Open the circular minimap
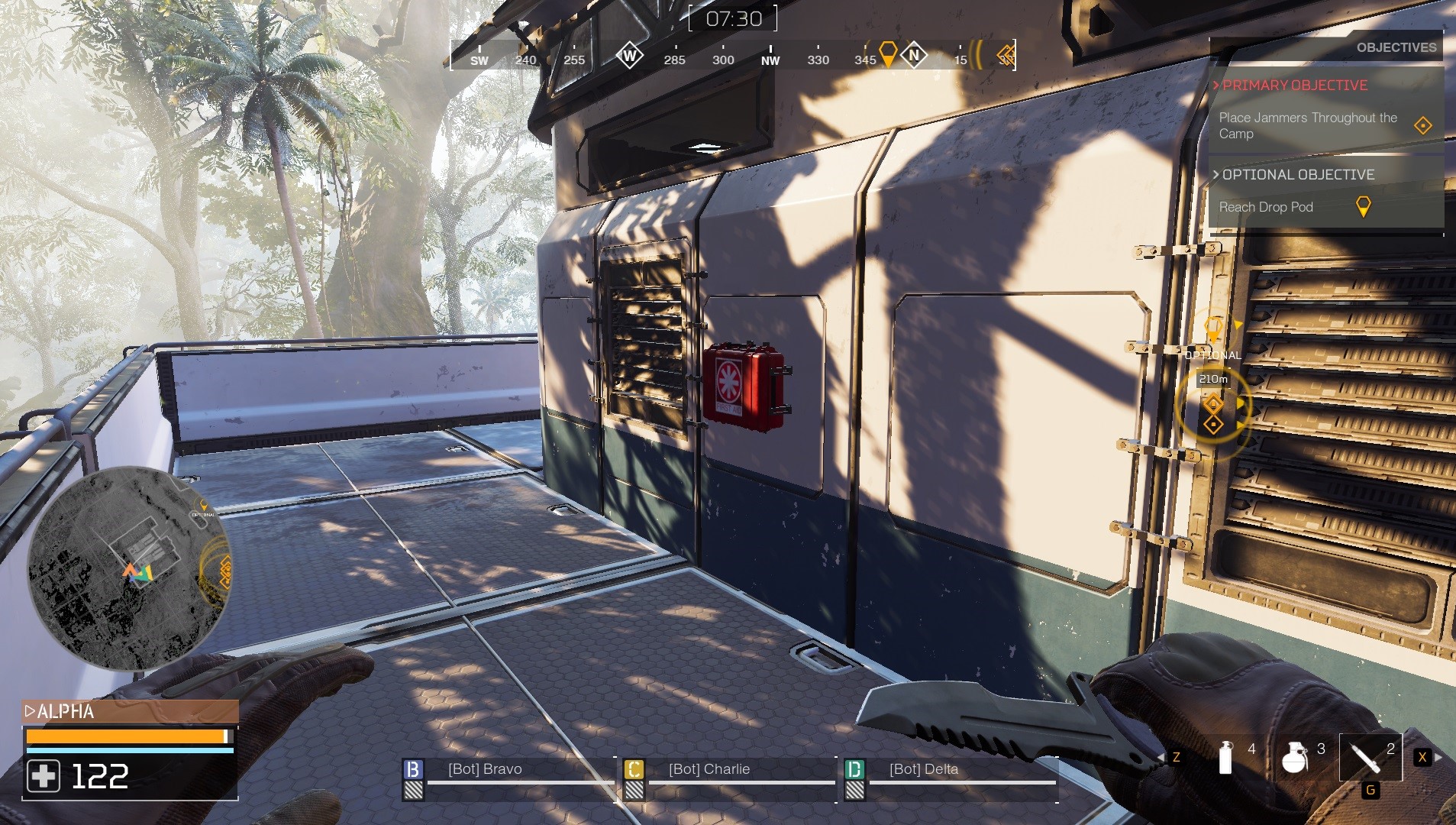 click(x=130, y=569)
